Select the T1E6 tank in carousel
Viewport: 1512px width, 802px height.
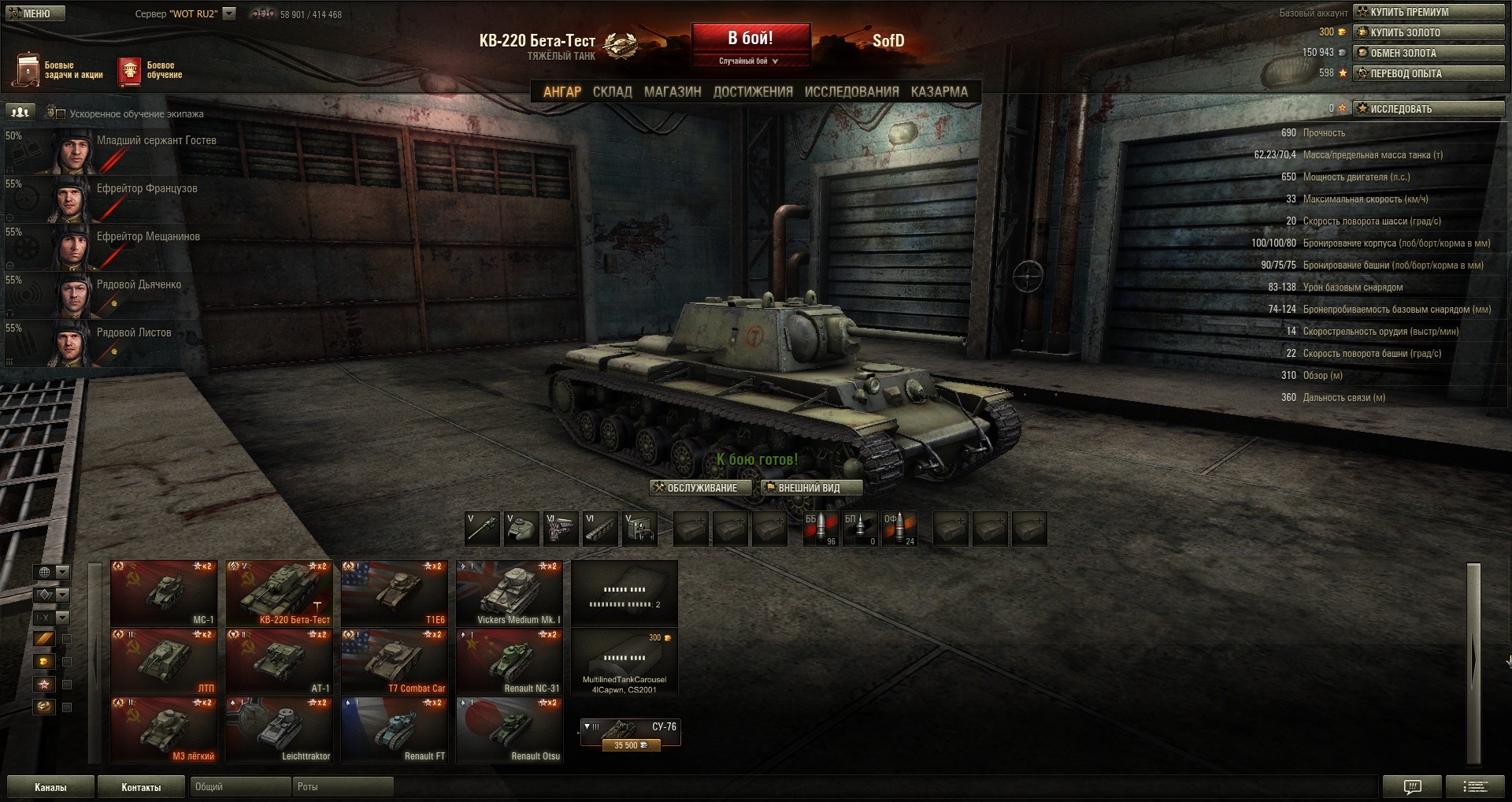395,593
